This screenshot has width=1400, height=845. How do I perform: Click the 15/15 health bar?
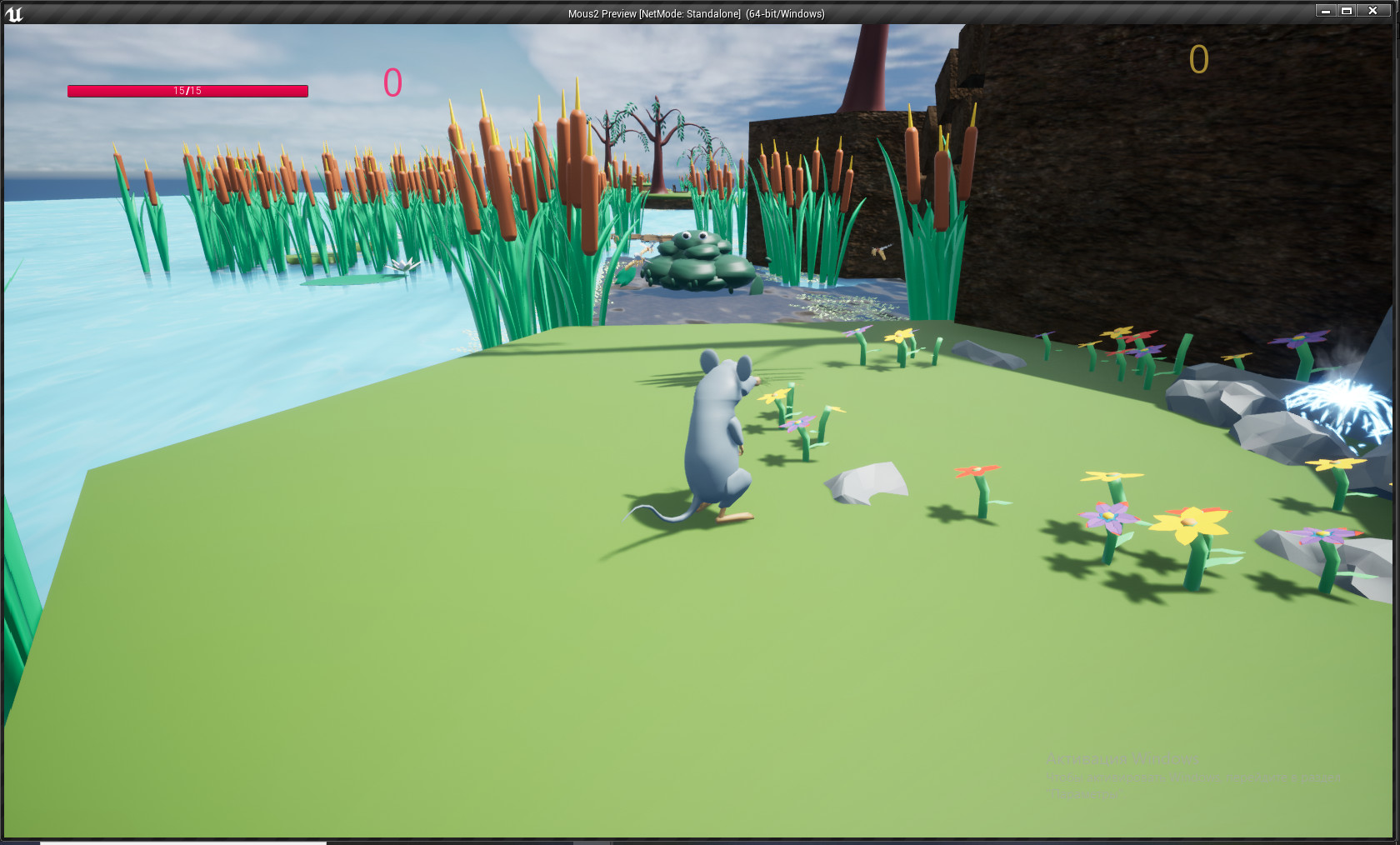click(x=187, y=90)
